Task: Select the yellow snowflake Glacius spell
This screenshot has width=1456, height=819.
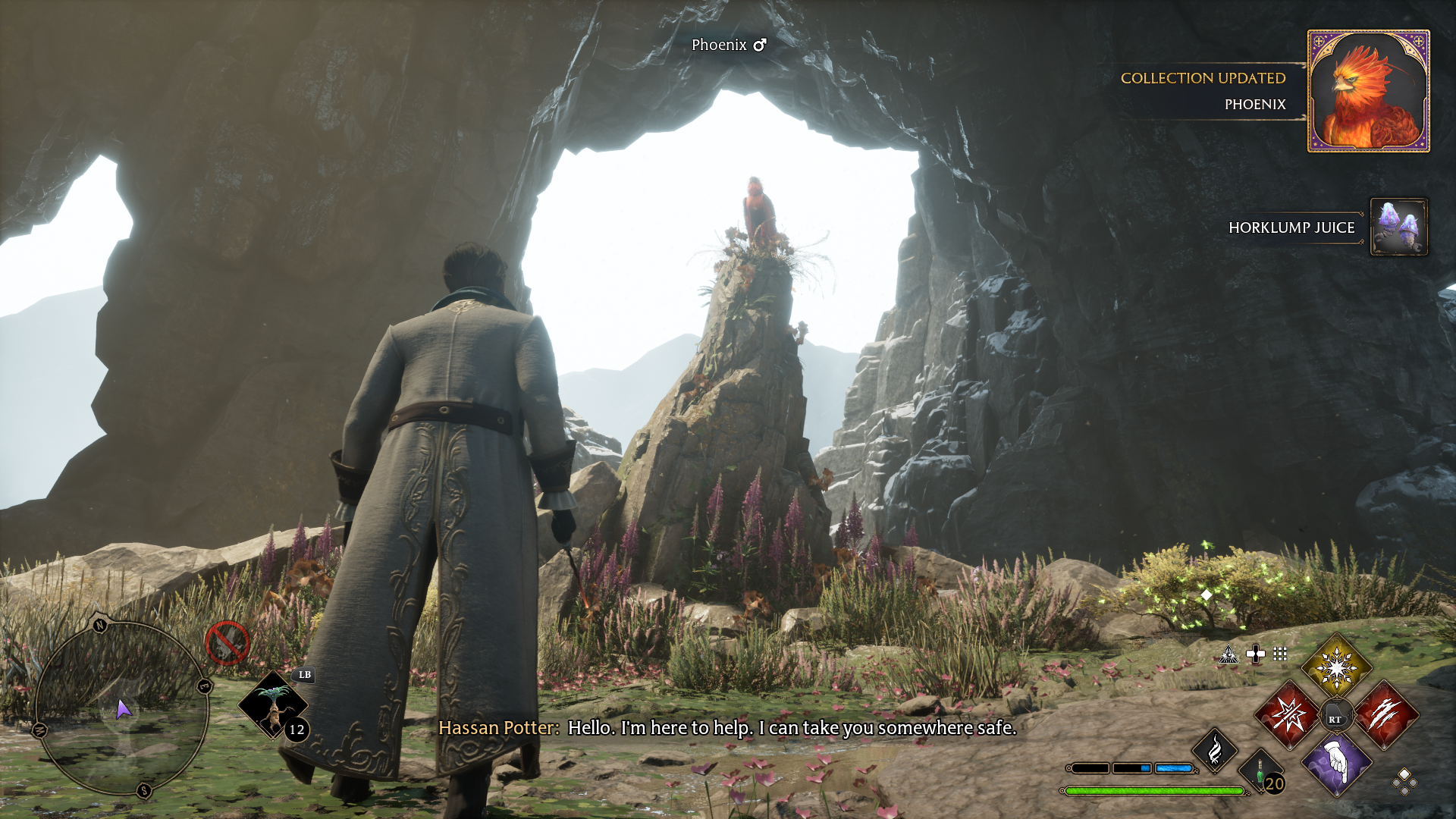Action: click(x=1336, y=667)
